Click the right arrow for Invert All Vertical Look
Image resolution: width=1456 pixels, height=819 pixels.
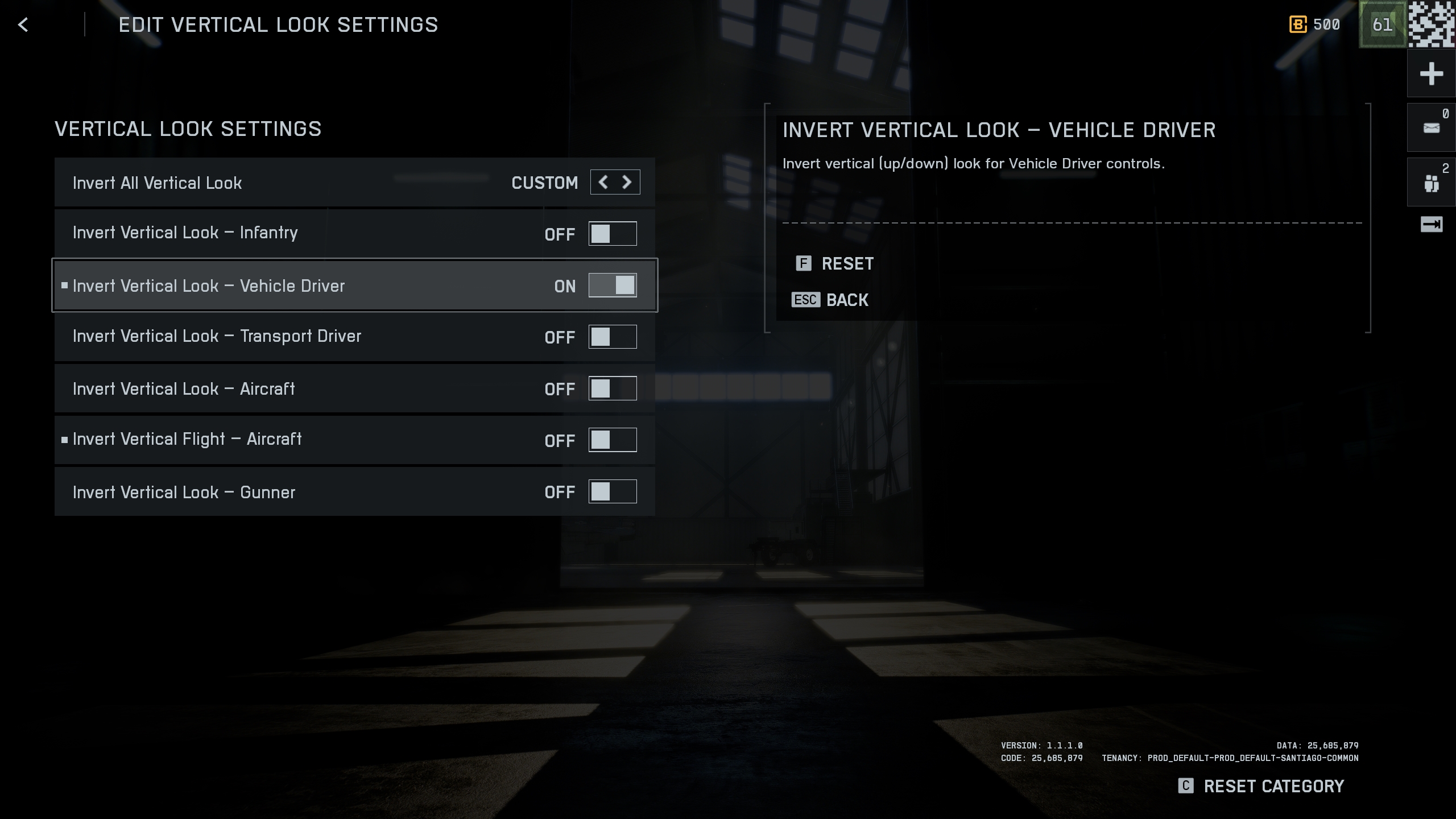[627, 182]
